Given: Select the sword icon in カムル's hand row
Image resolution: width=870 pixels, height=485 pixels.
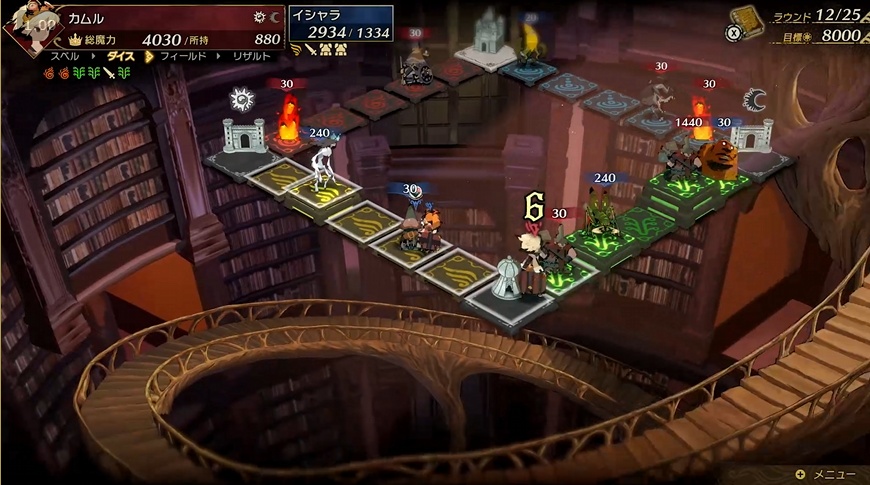Looking at the screenshot, I should tap(108, 72).
